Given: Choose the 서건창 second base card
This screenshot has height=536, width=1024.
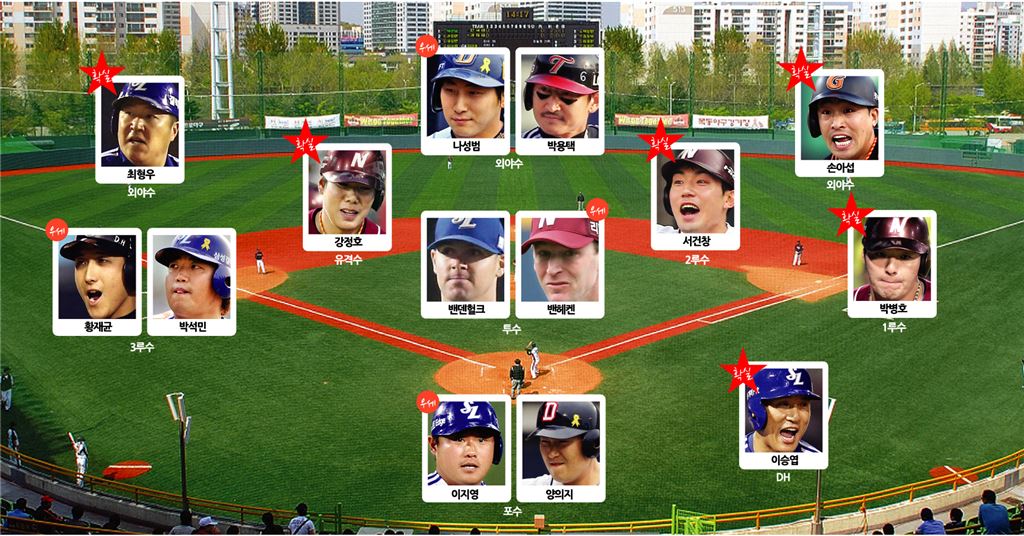Looking at the screenshot, I should (x=695, y=196).
